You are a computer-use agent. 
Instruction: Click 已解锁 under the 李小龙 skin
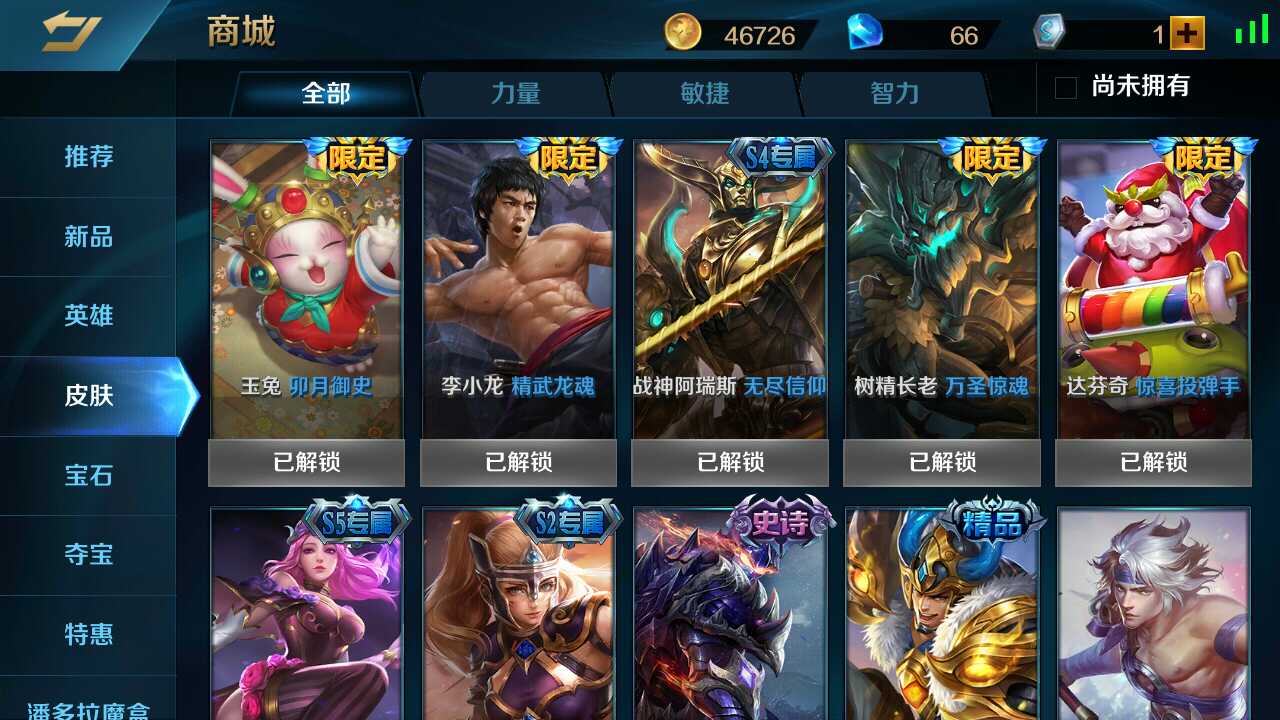click(519, 462)
